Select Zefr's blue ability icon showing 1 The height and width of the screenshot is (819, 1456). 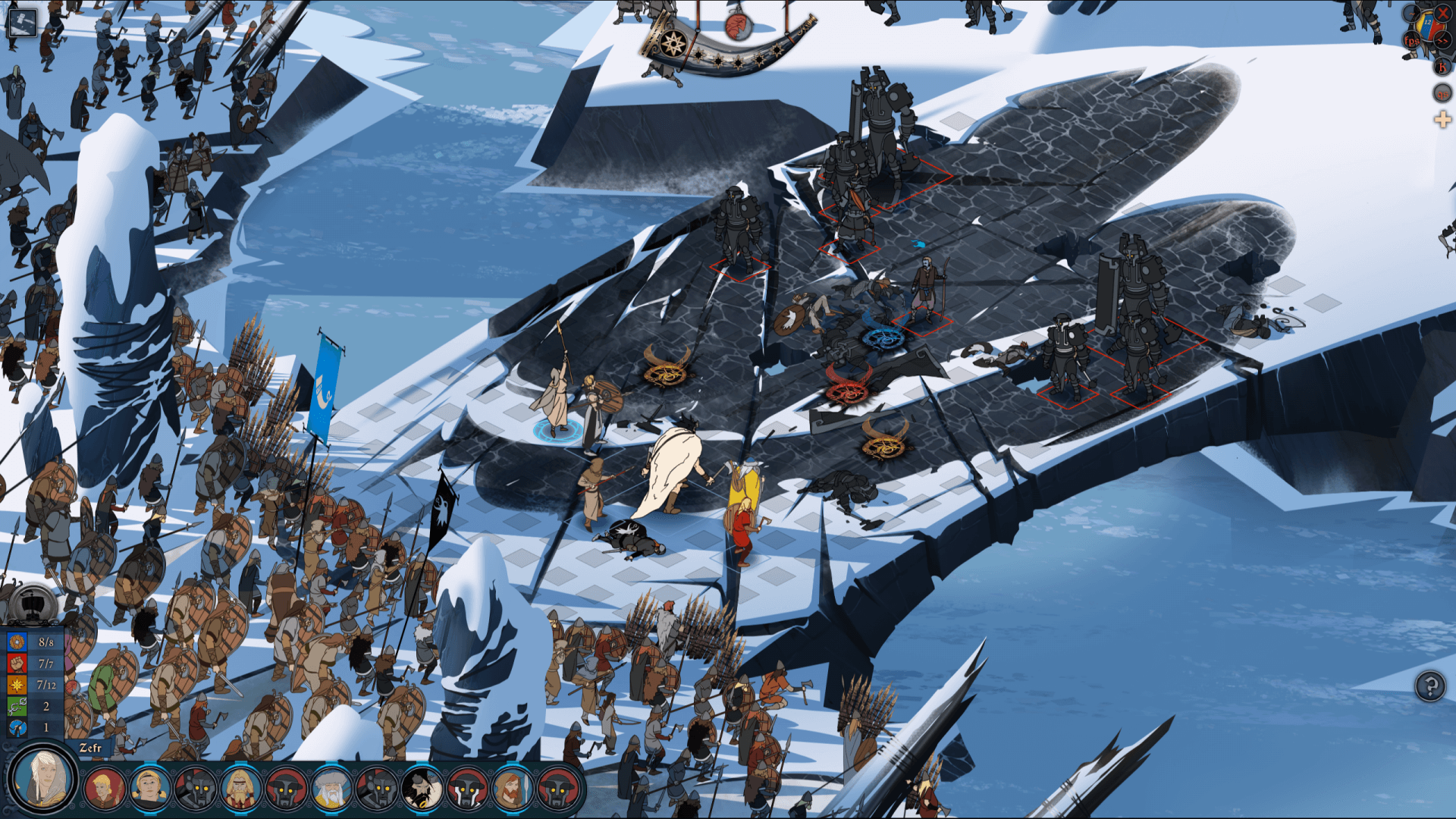pos(17,728)
